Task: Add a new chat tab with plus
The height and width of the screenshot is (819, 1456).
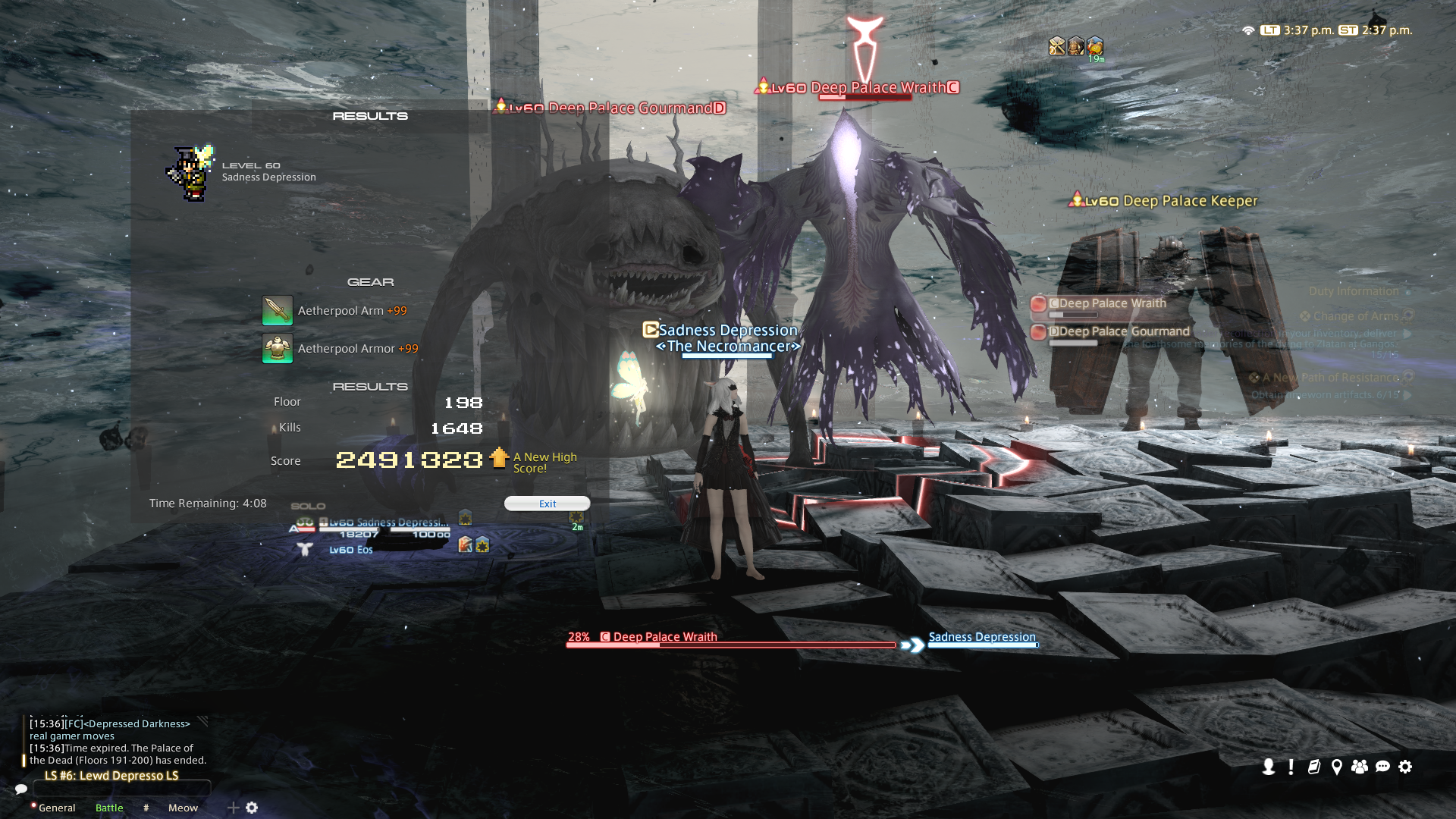Action: (234, 808)
